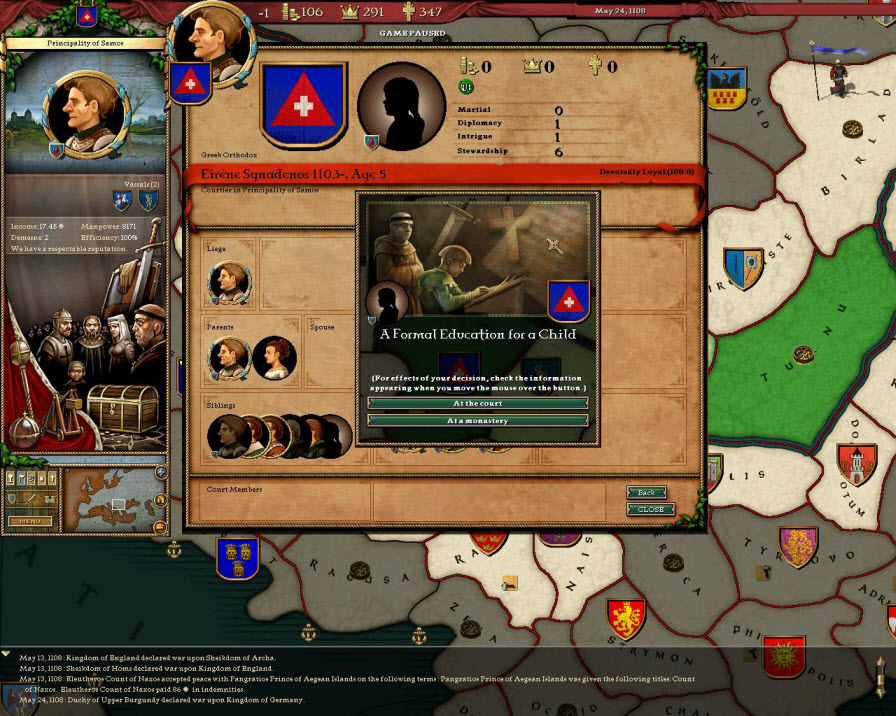The image size is (896, 716).
Task: Open the mother's portrait under Parents
Action: coord(273,358)
